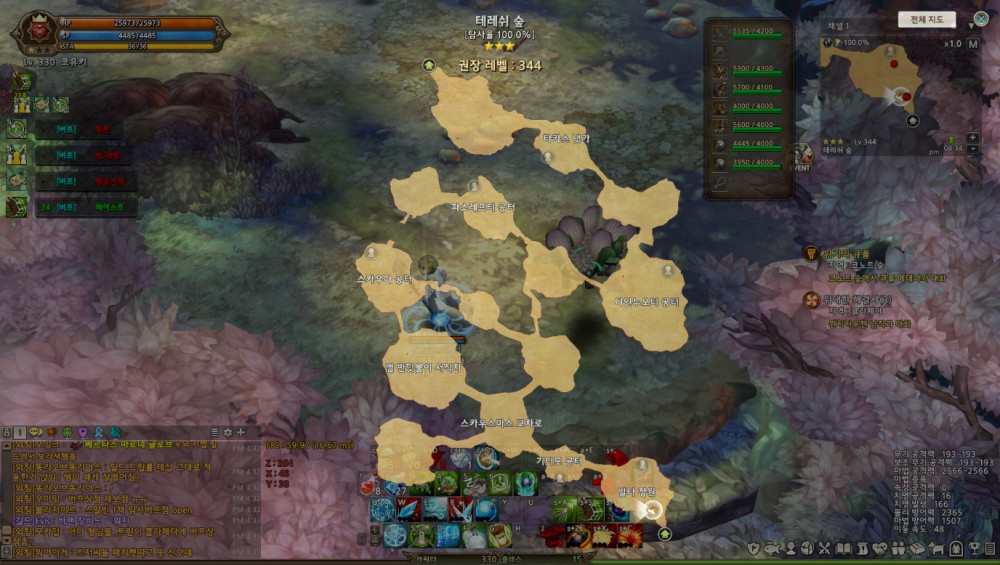
Task: Open the book icon in bottom menu
Action: point(843,548)
